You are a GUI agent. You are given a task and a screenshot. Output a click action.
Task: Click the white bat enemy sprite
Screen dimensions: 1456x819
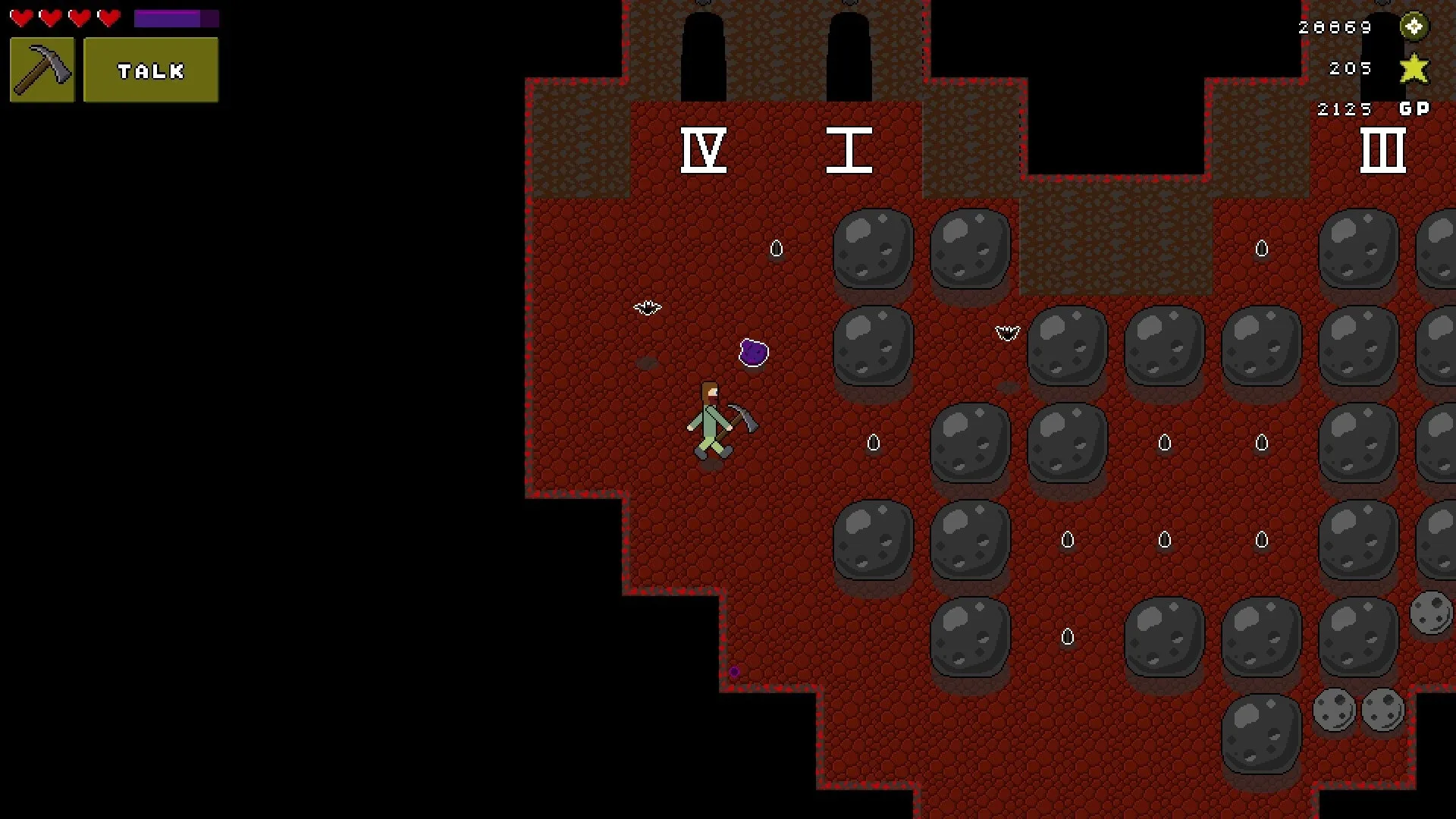646,309
